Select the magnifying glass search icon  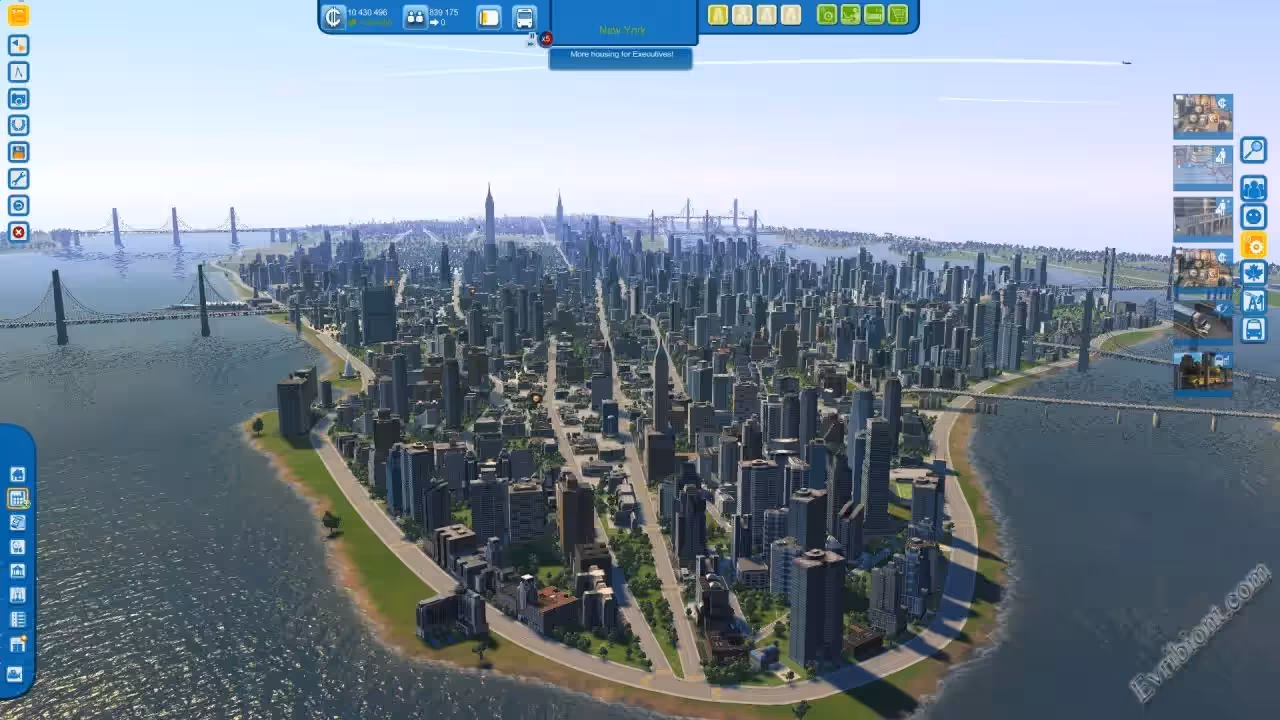(x=1253, y=150)
